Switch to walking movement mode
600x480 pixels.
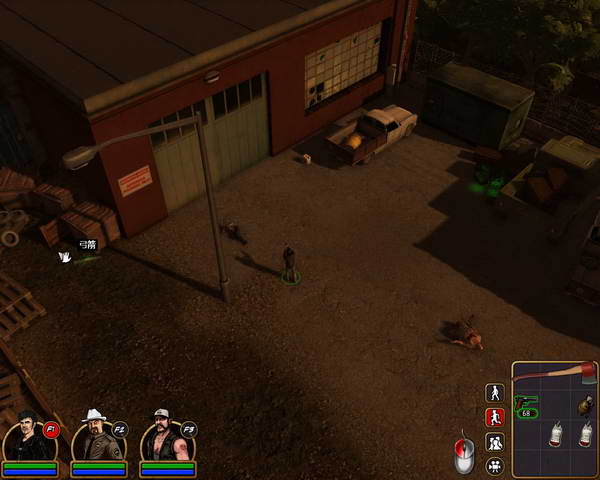click(x=494, y=393)
